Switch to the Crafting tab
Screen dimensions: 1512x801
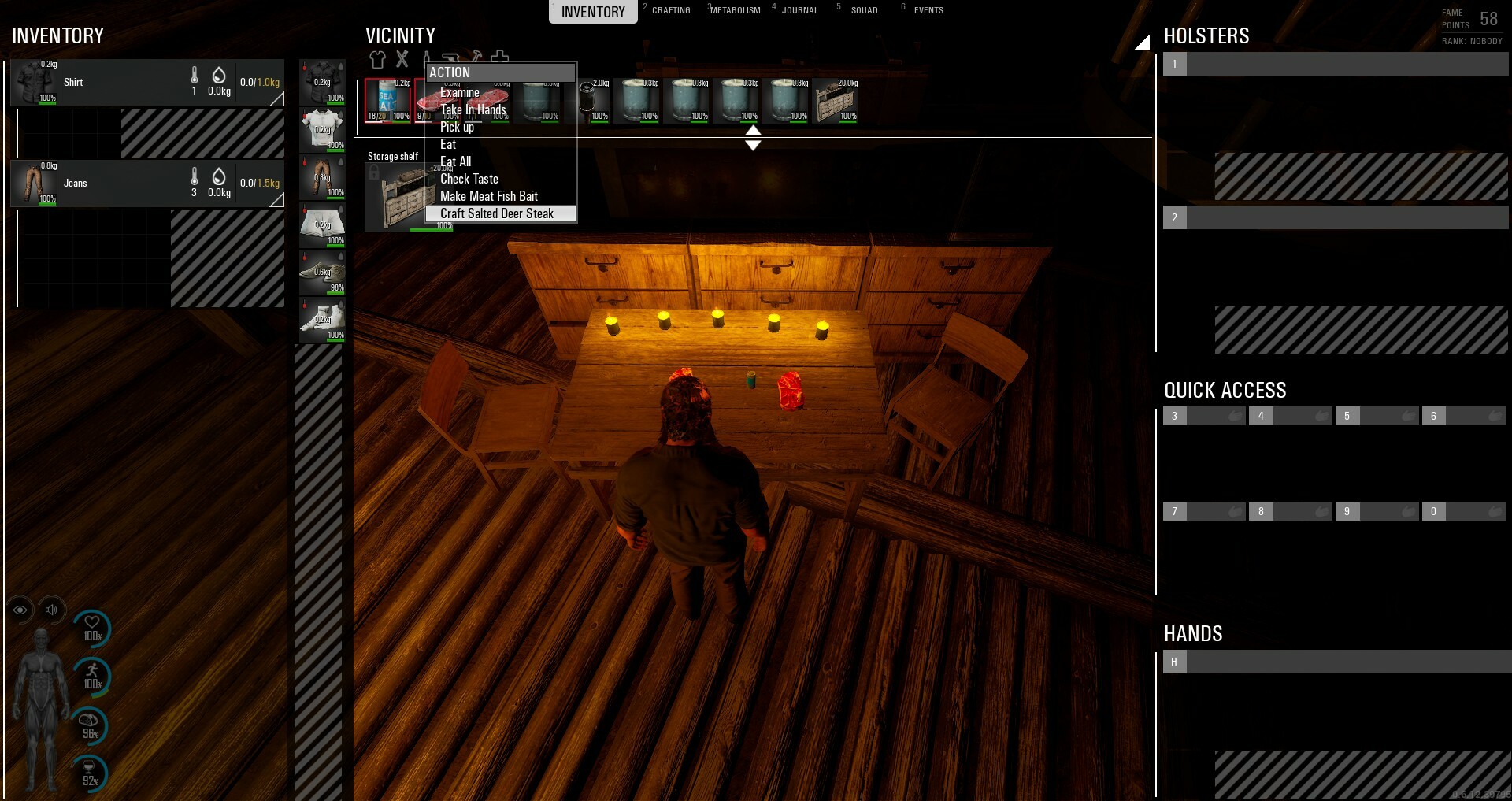point(670,10)
